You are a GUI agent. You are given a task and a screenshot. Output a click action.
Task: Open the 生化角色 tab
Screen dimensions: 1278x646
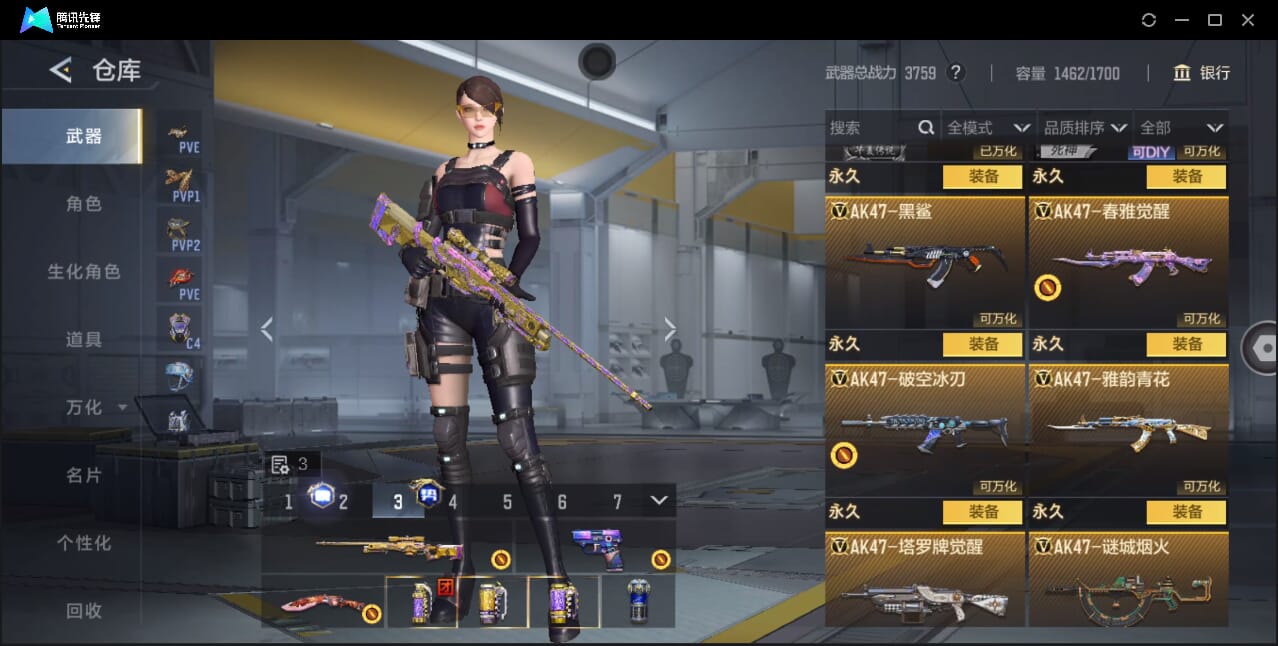tap(84, 272)
